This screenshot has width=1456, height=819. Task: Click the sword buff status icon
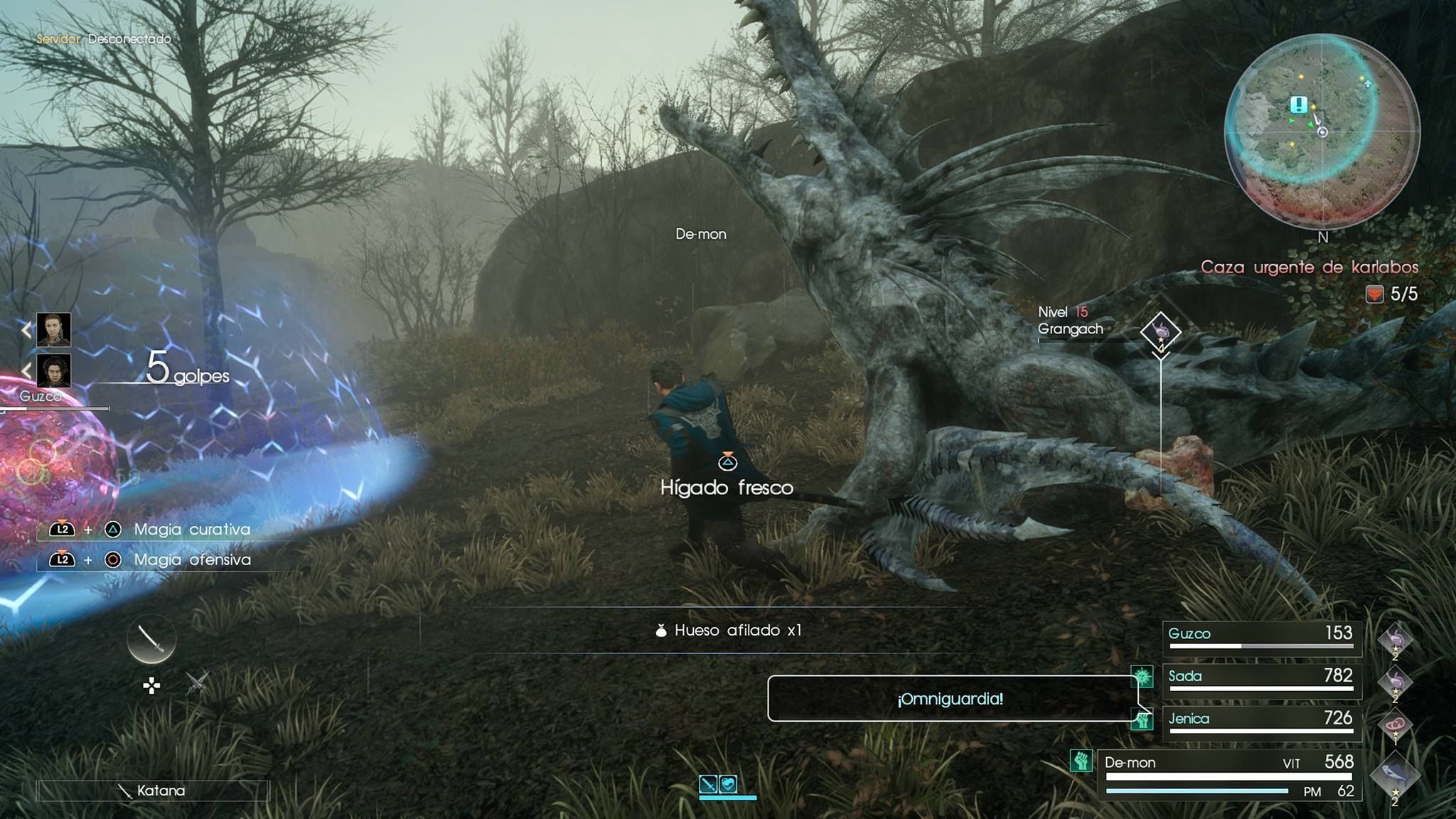(708, 784)
